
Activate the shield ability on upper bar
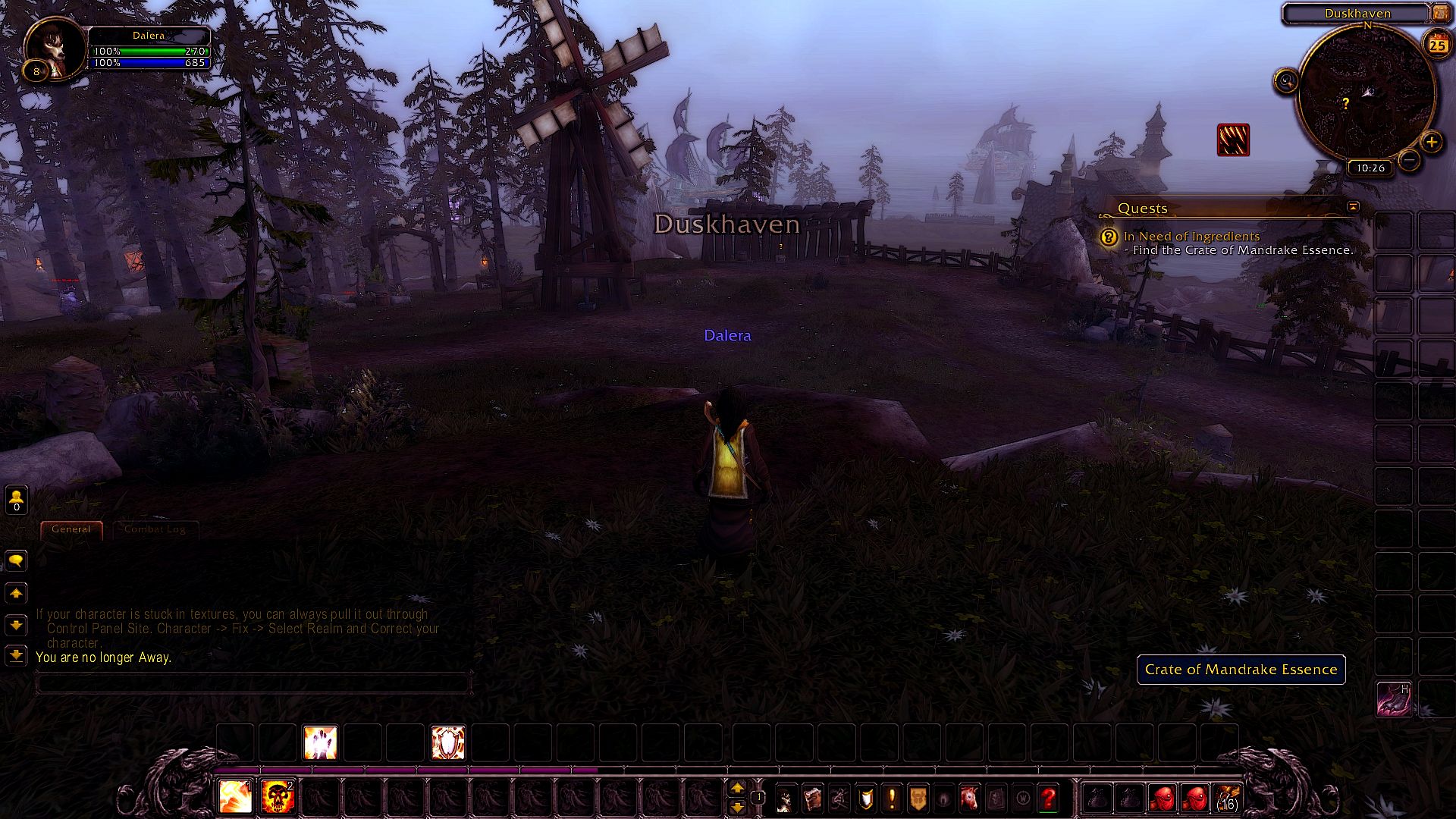[447, 742]
